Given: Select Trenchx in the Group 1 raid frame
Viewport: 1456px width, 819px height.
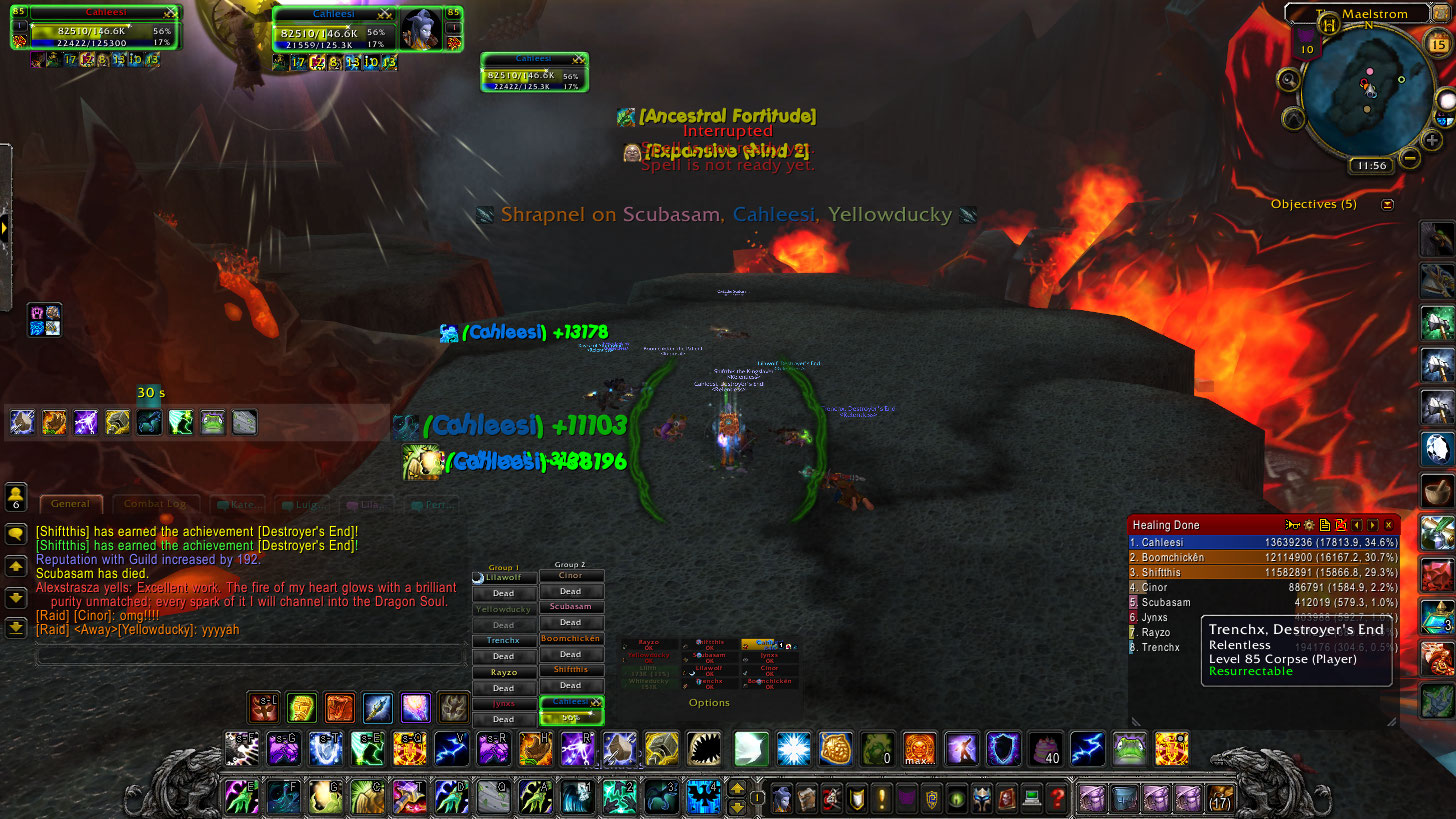Looking at the screenshot, I should 503,640.
